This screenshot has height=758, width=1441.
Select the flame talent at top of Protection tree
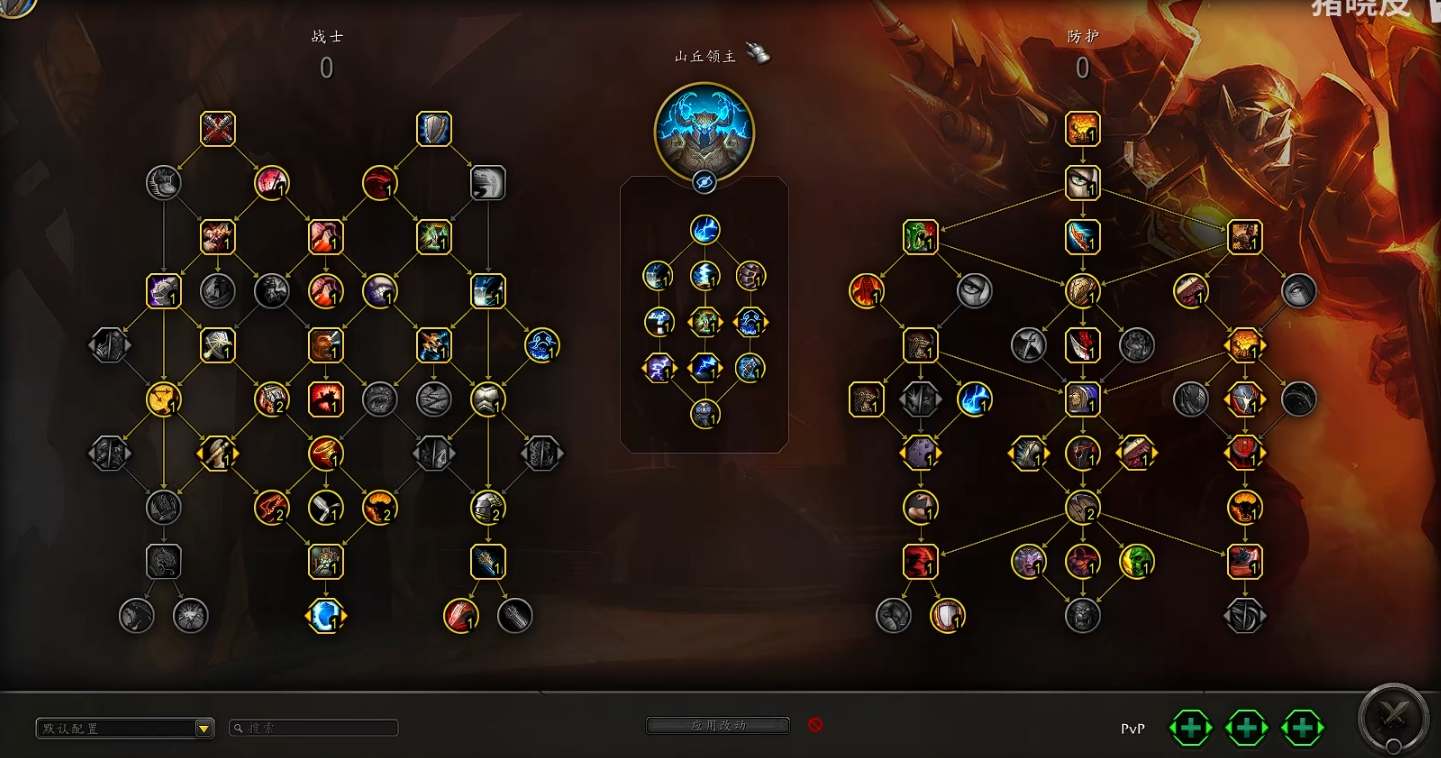point(1083,128)
